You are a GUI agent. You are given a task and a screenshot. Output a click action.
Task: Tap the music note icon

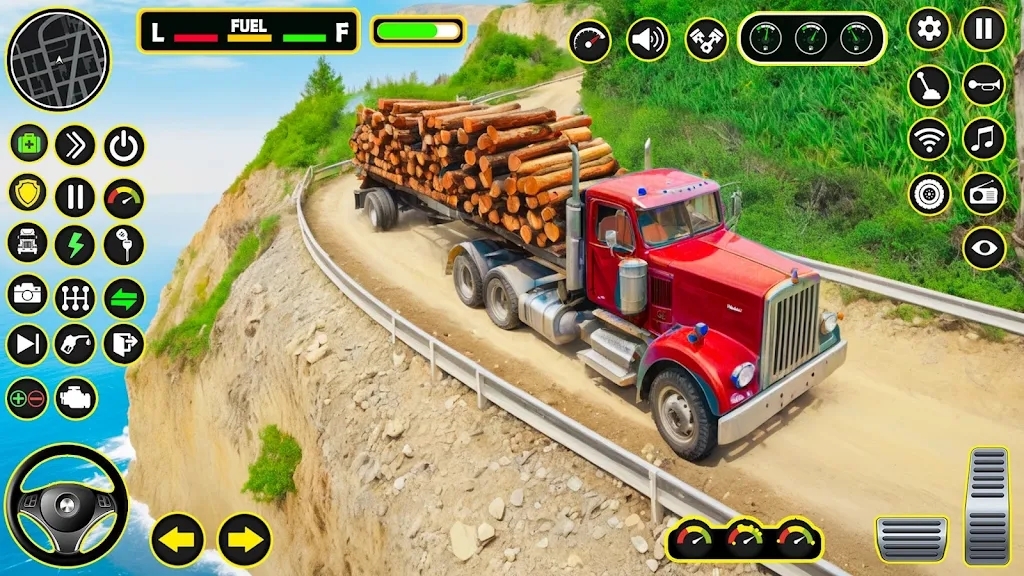(x=984, y=139)
